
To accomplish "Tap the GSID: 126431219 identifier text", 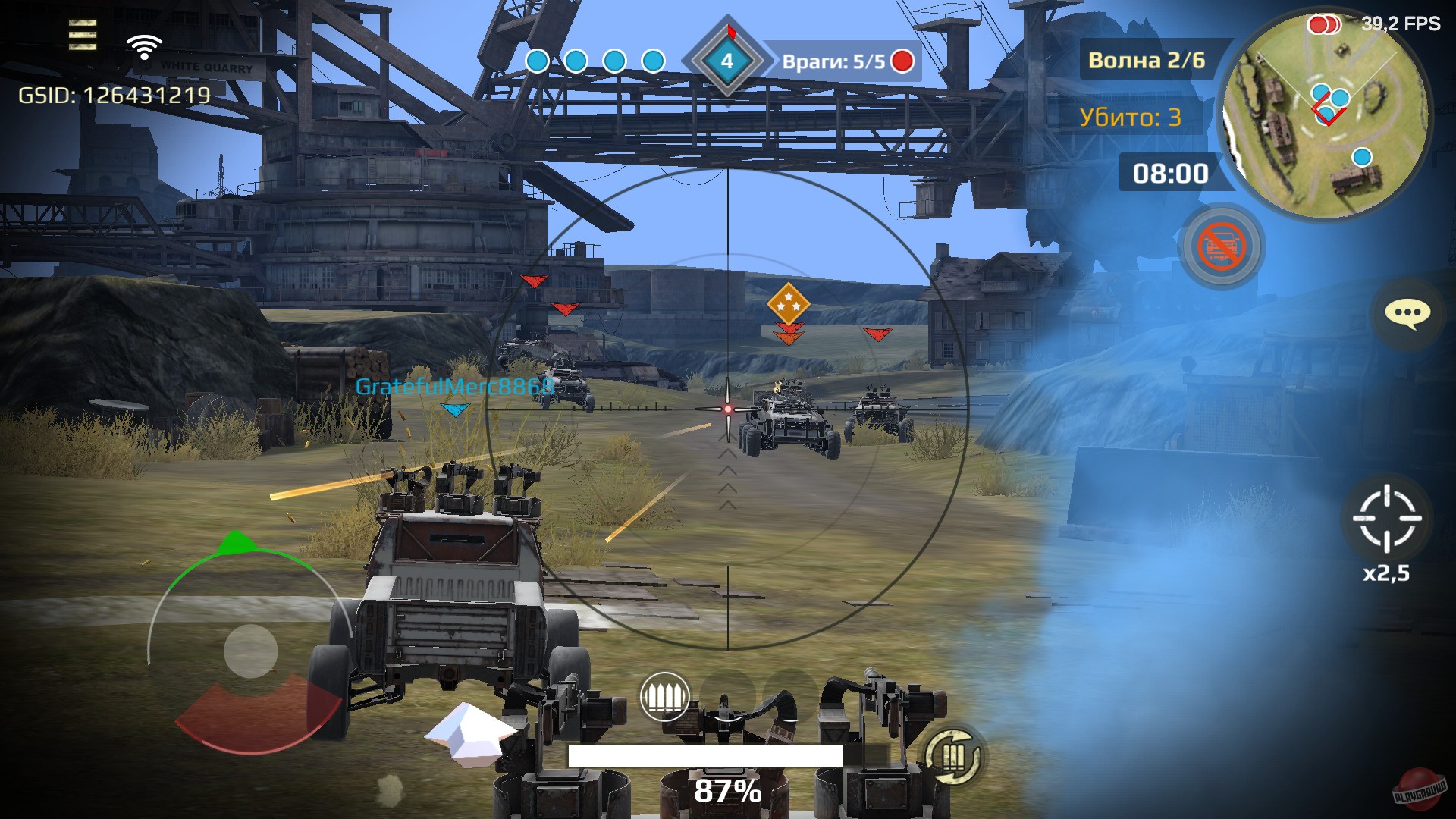I will [115, 96].
